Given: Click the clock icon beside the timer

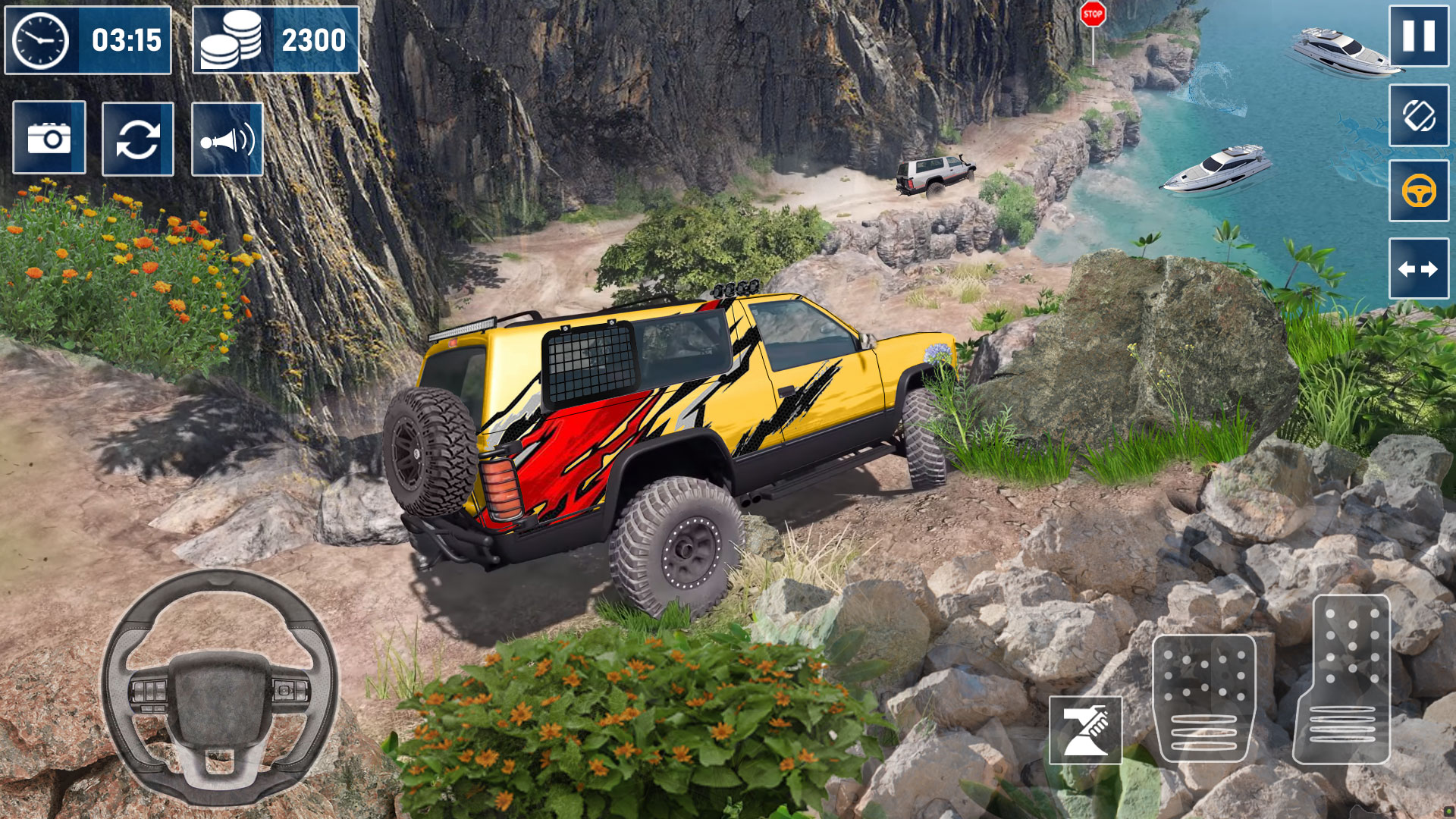Looking at the screenshot, I should coord(39,39).
